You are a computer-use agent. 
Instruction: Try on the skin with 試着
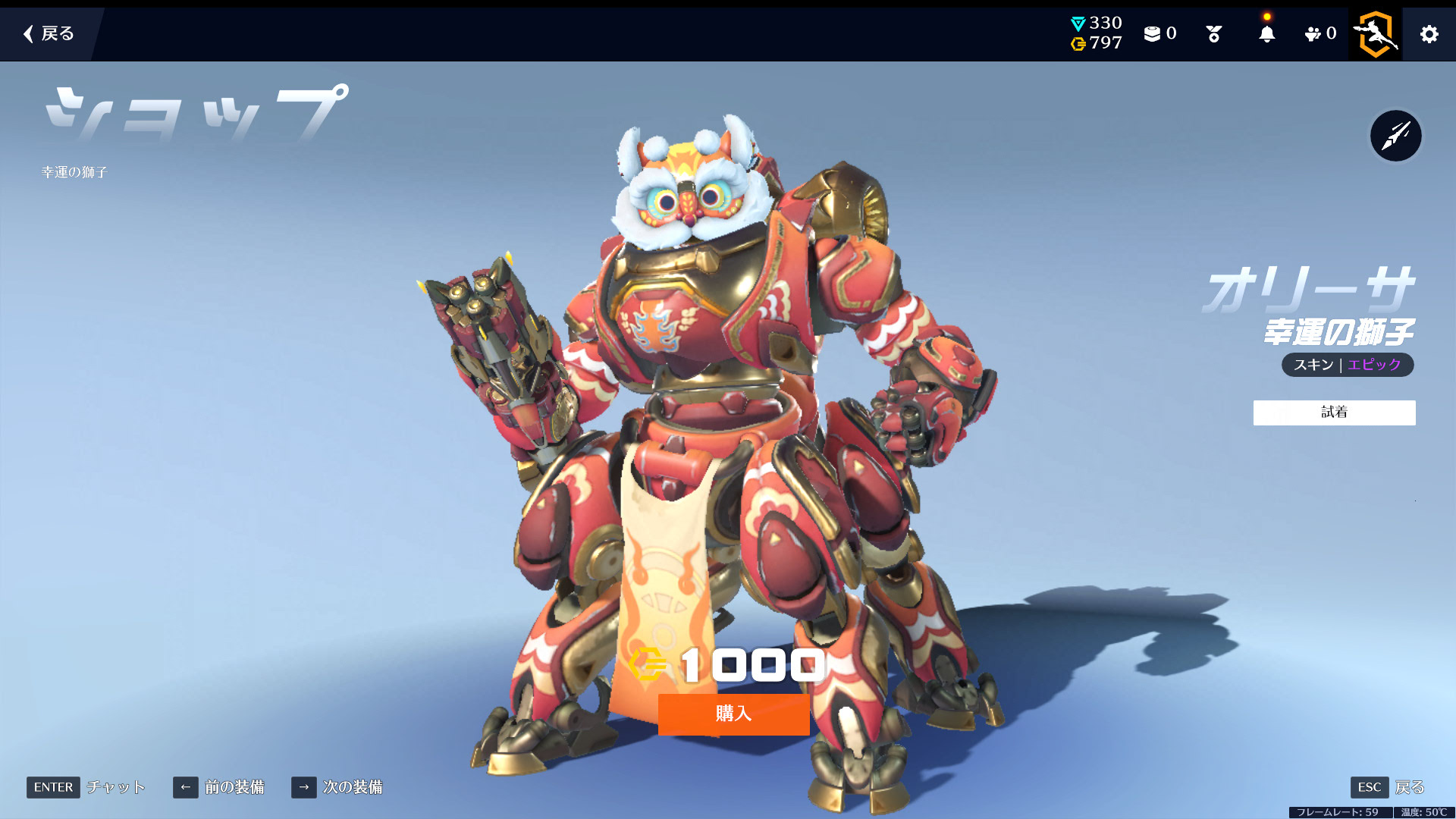[x=1334, y=413]
